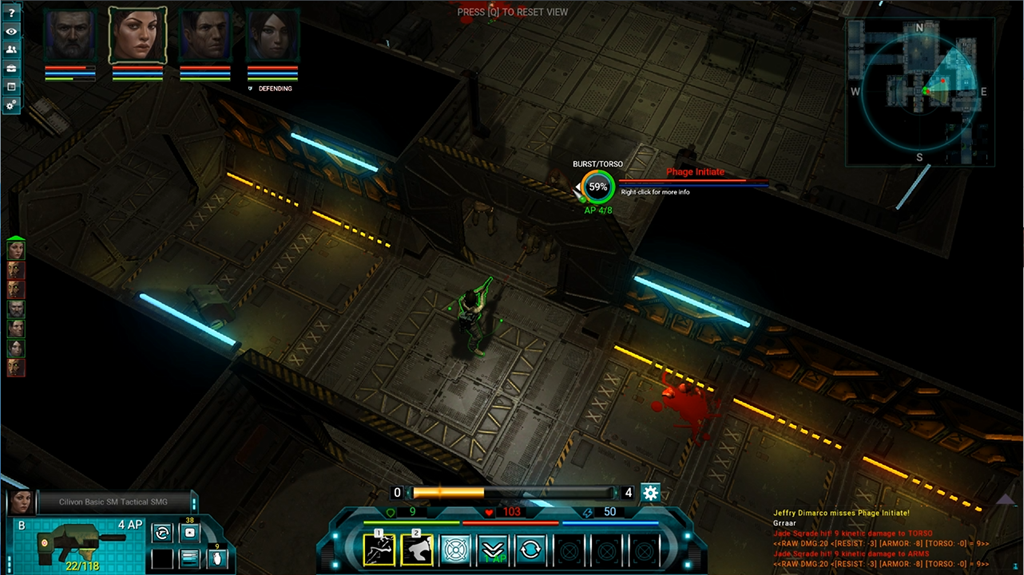Select the highlighted dark-haired woman portrait
Viewport: 1024px width, 575px height.
pos(136,36)
